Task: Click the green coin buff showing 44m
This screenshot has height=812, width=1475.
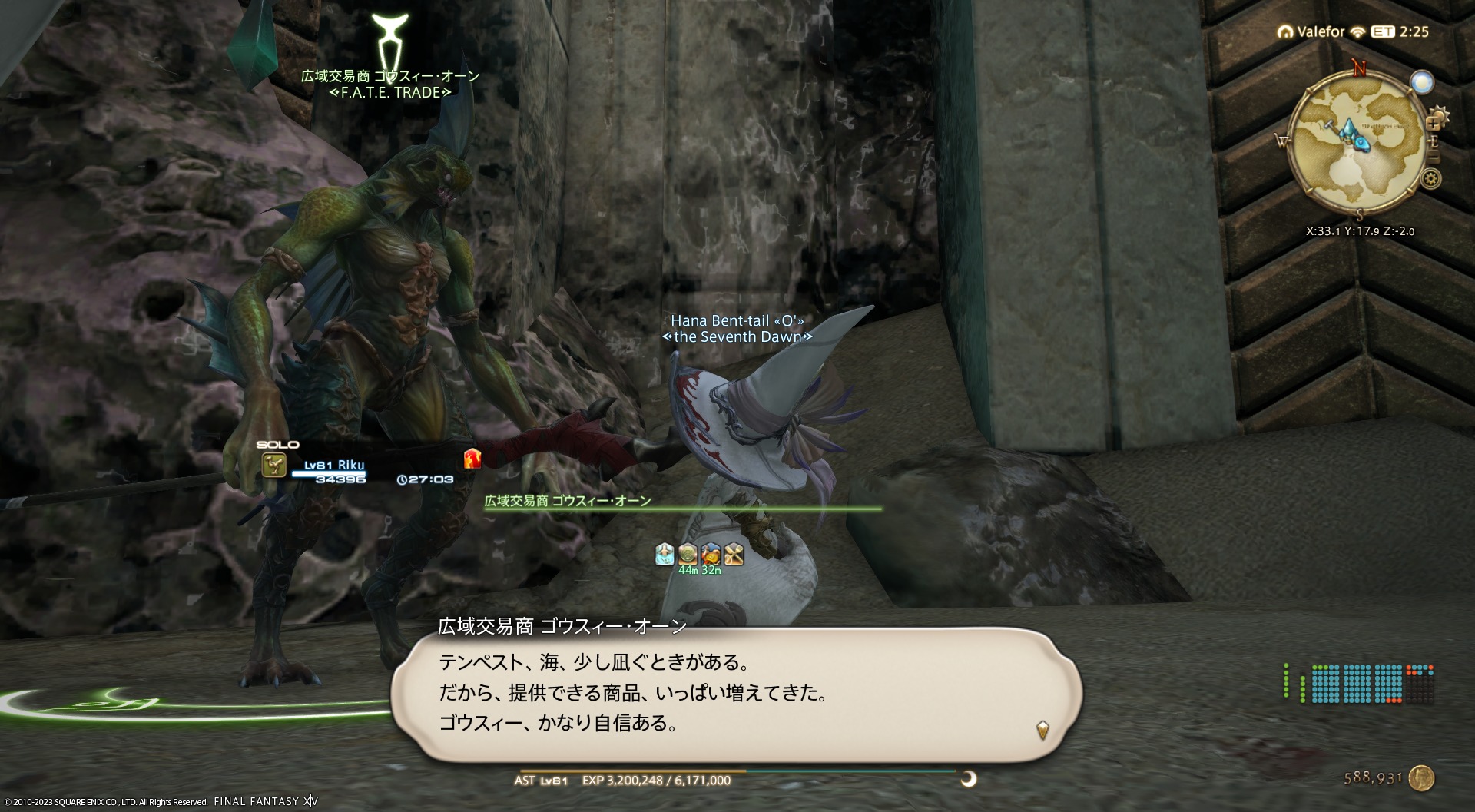Action: click(x=688, y=554)
